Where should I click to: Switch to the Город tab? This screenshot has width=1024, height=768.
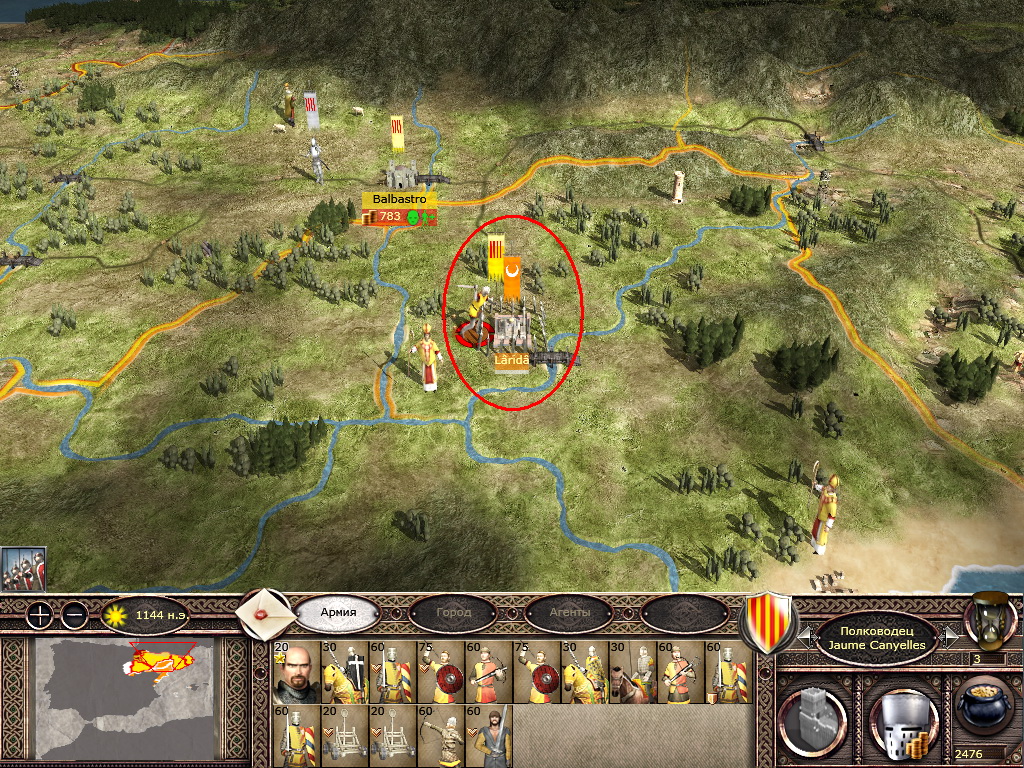point(453,612)
